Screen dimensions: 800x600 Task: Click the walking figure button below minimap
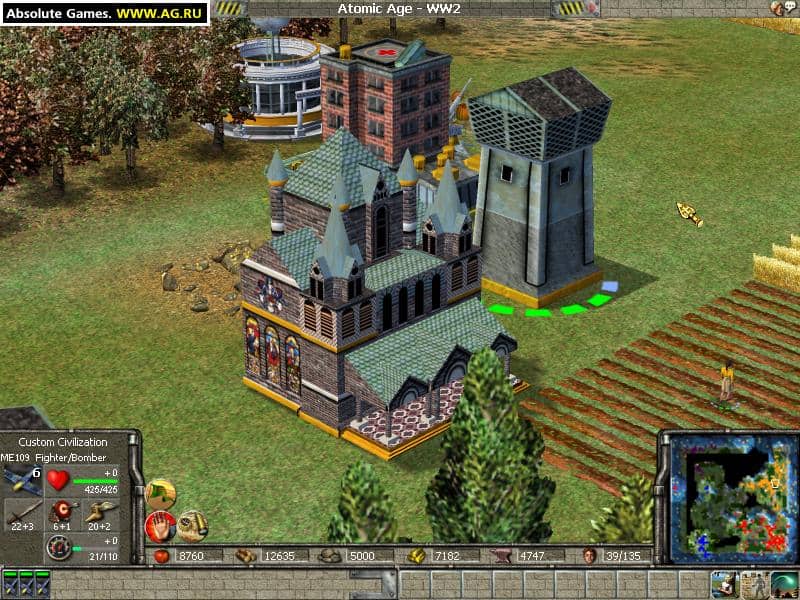pyautogui.click(x=755, y=584)
